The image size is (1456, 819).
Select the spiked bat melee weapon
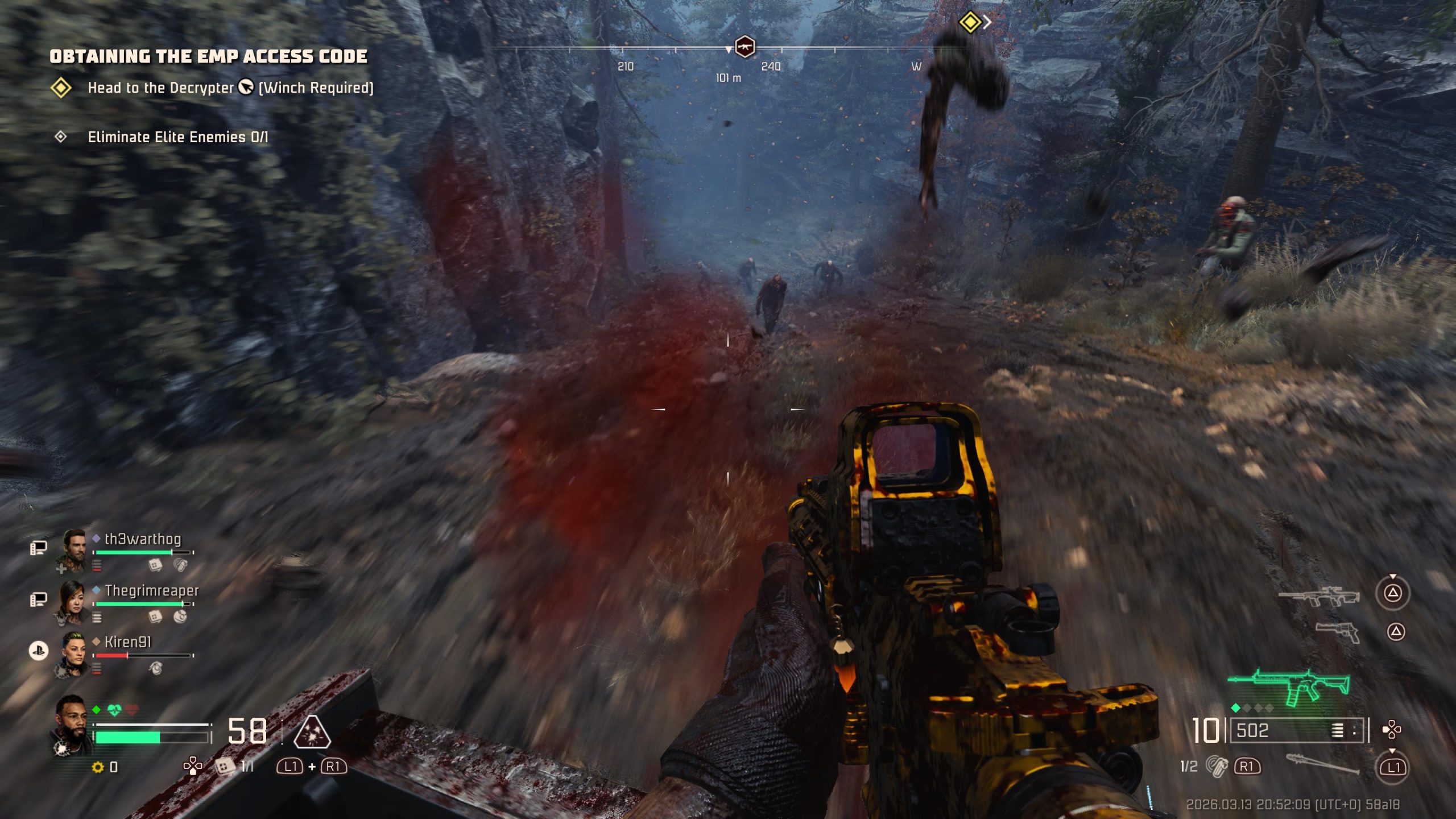coord(1322,764)
